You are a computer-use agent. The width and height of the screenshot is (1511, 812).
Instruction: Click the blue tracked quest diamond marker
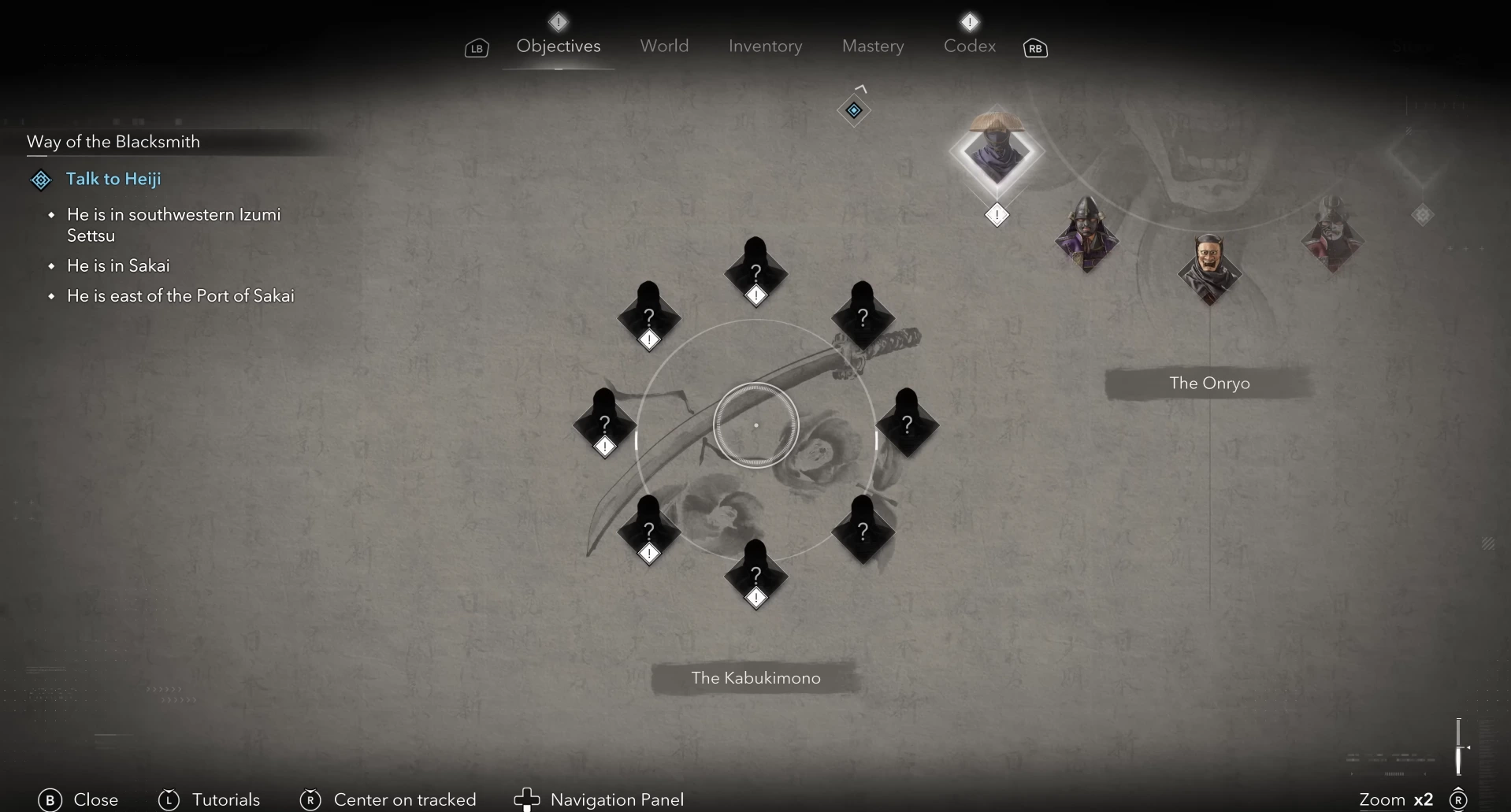(x=854, y=110)
